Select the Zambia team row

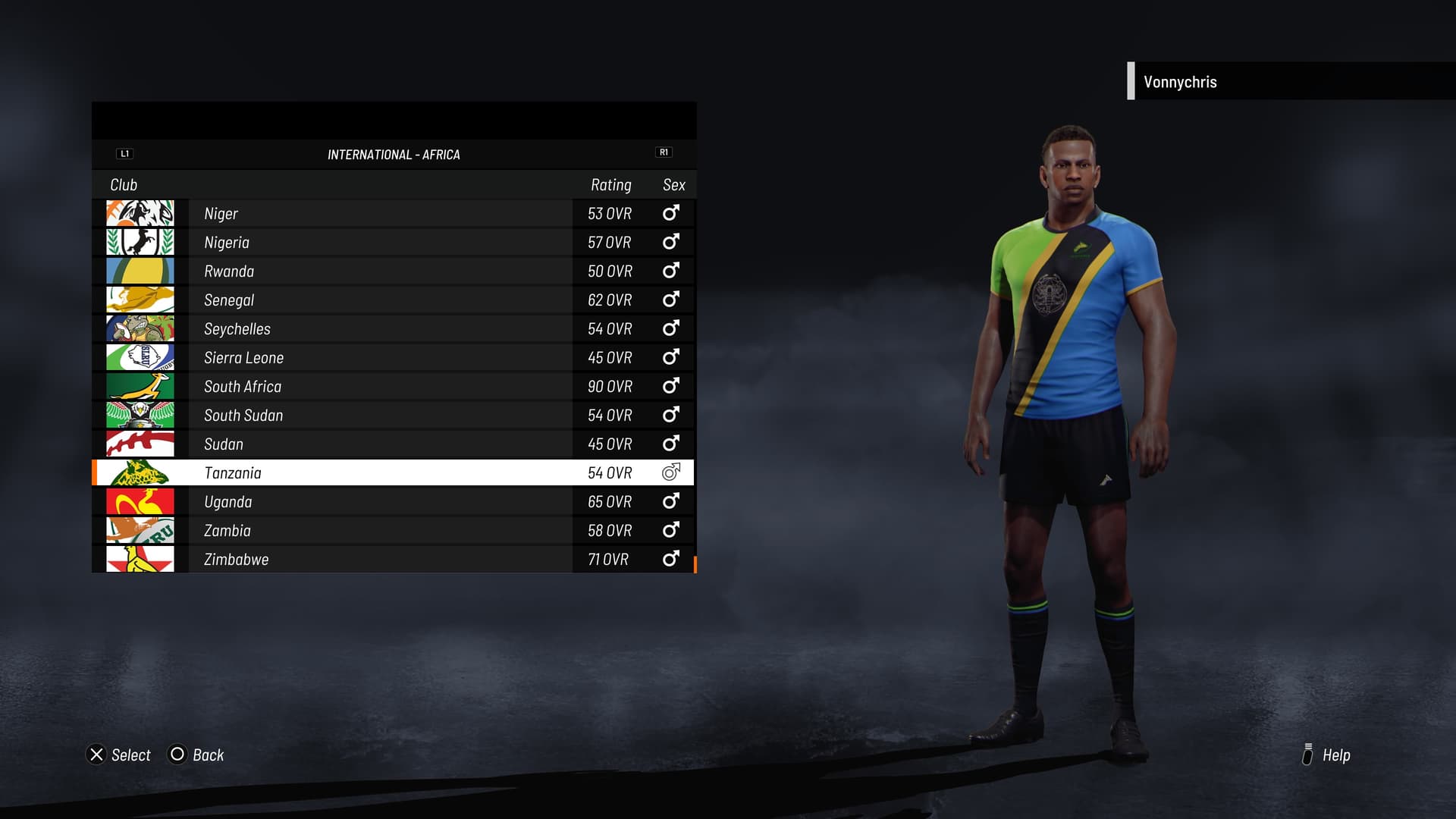[x=393, y=531]
